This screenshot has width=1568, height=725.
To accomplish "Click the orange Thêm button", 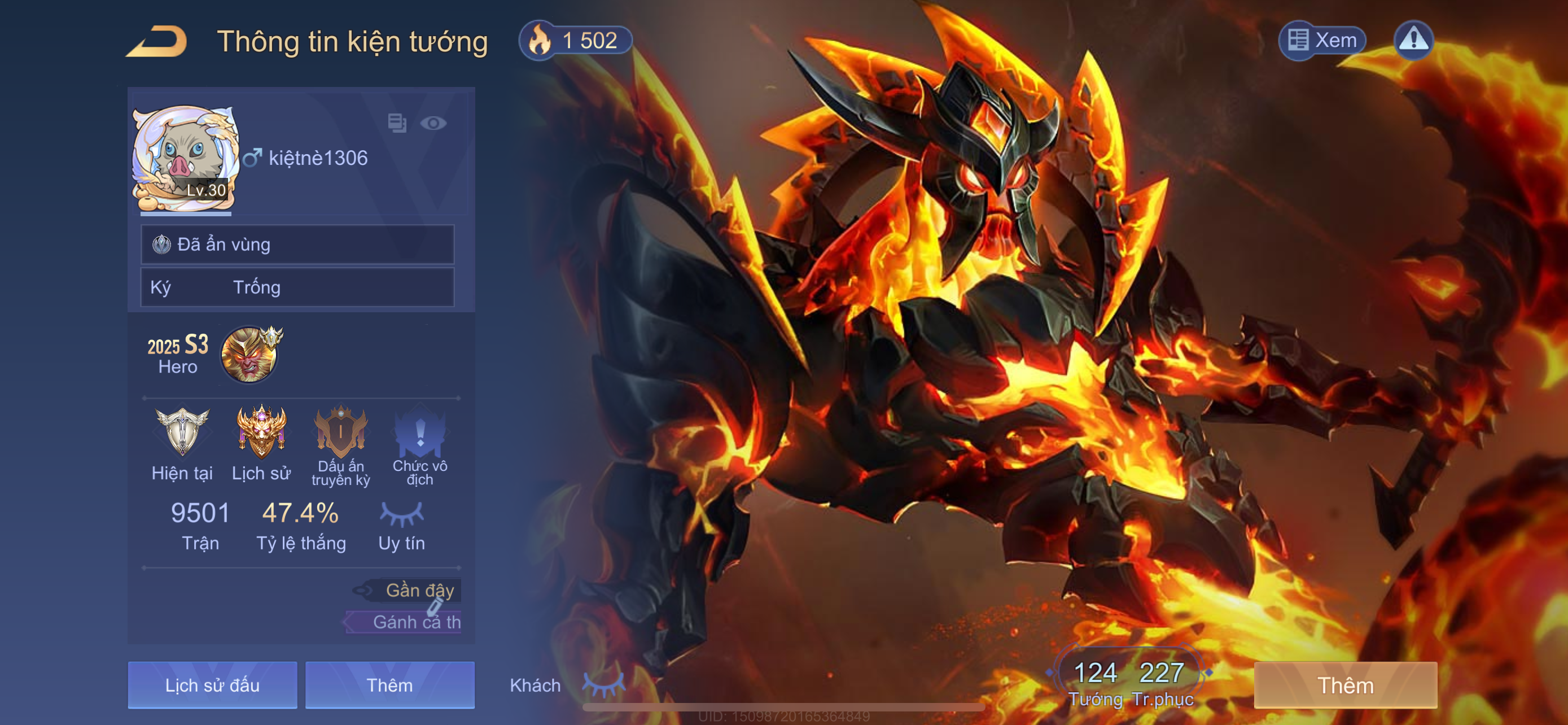I will click(1345, 685).
